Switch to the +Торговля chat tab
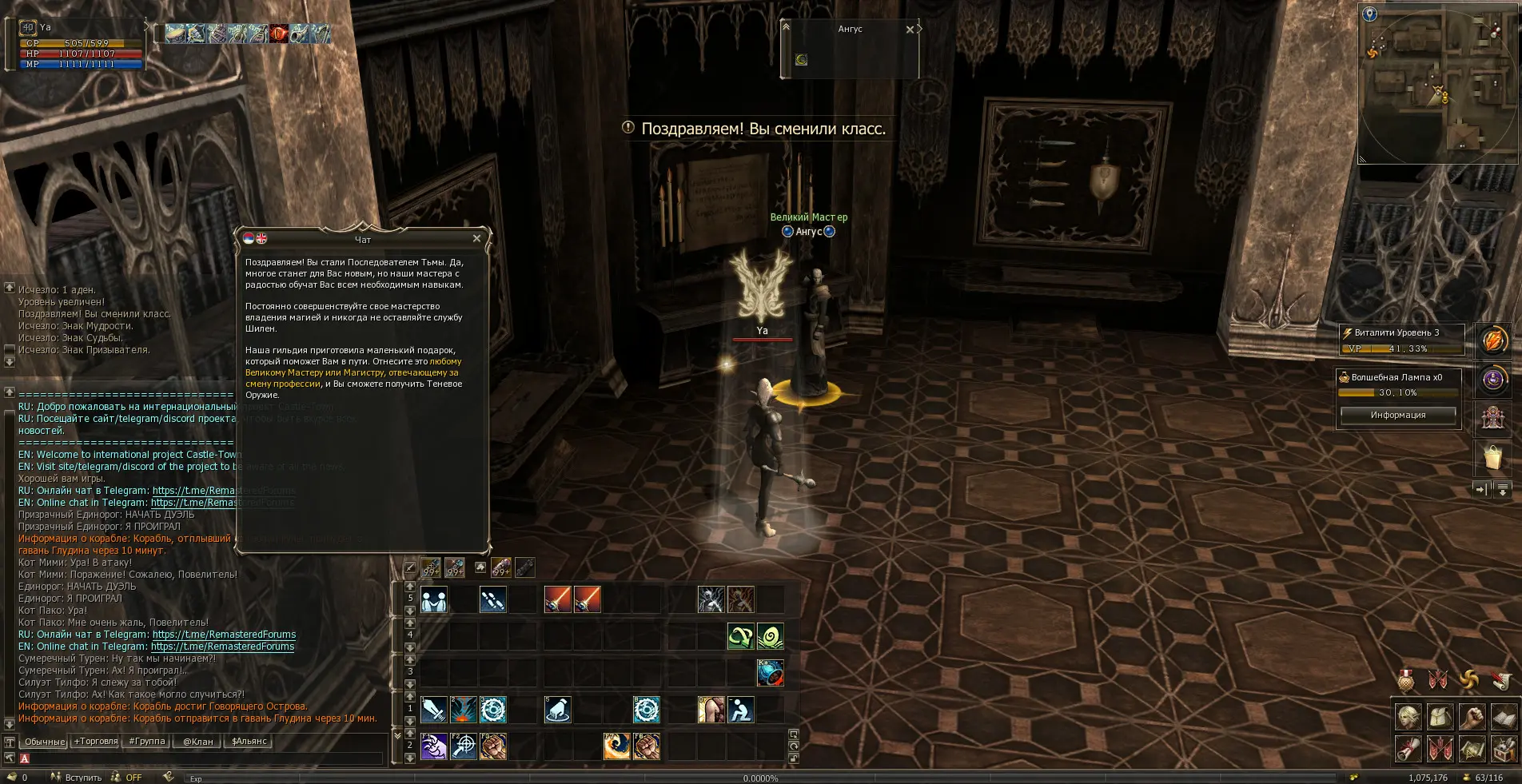Screen dimensions: 1522x784 click(96, 742)
